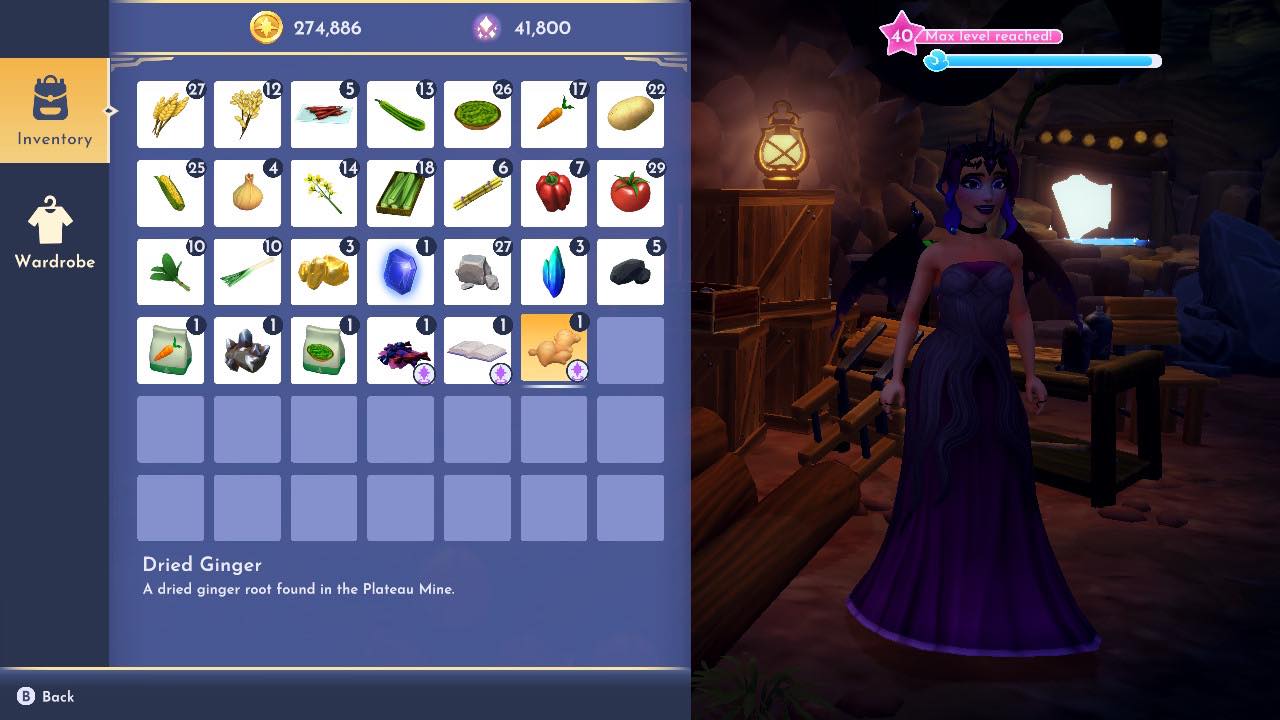This screenshot has height=720, width=1280.
Task: Select the tomato inventory item
Action: [x=630, y=193]
